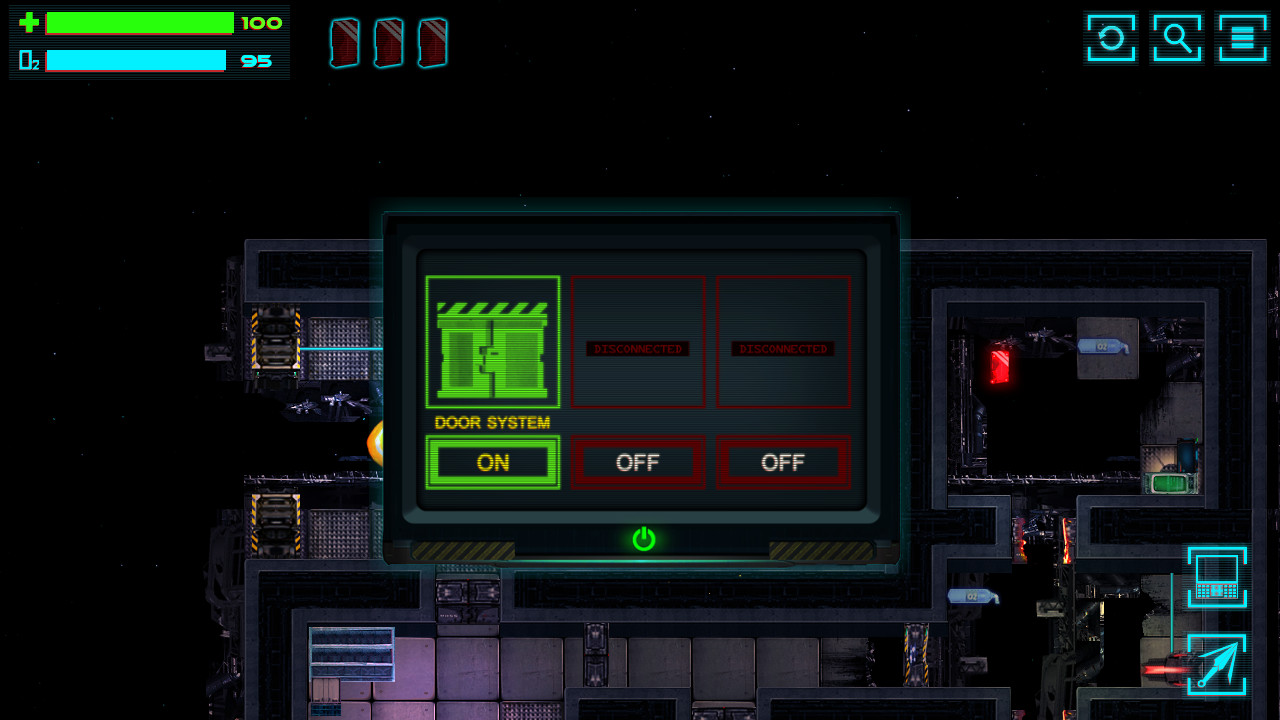
Task: Click the first red keycard slot
Action: pyautogui.click(x=344, y=42)
